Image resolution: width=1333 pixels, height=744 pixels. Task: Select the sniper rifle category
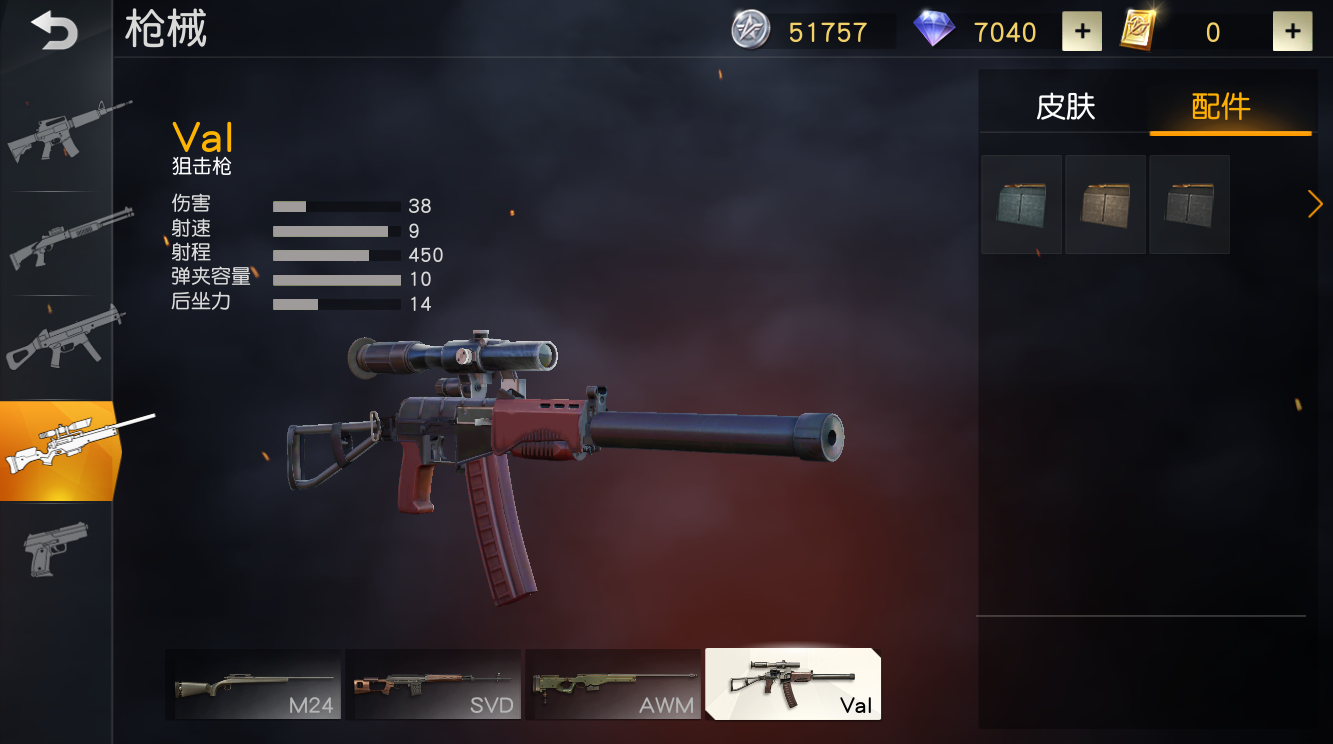pos(62,448)
